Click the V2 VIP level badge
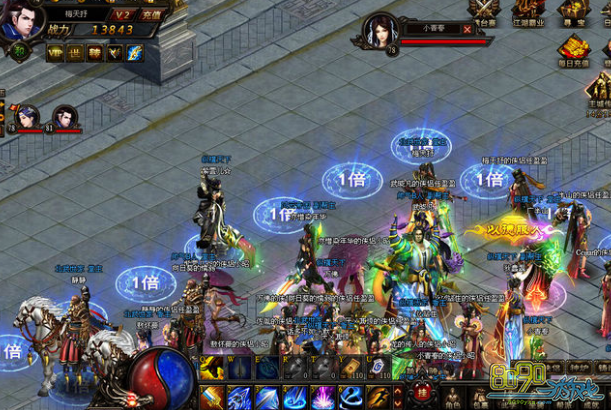This screenshot has width=611, height=410. click(123, 14)
